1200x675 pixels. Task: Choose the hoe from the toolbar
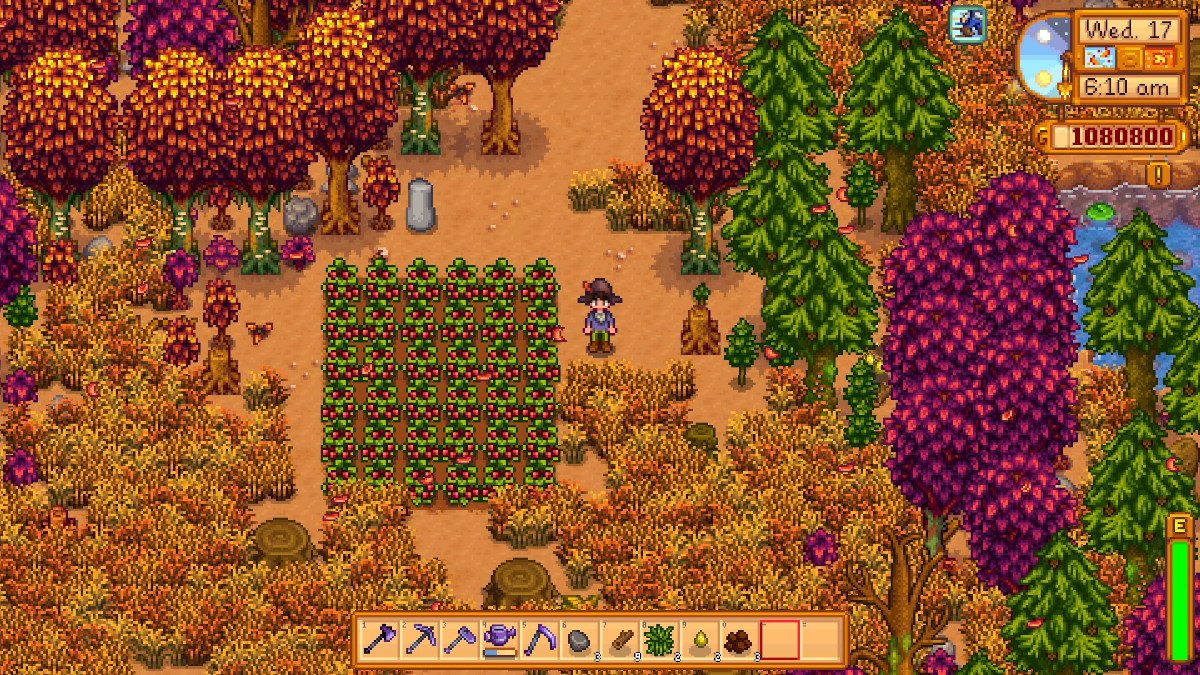pyautogui.click(x=460, y=639)
